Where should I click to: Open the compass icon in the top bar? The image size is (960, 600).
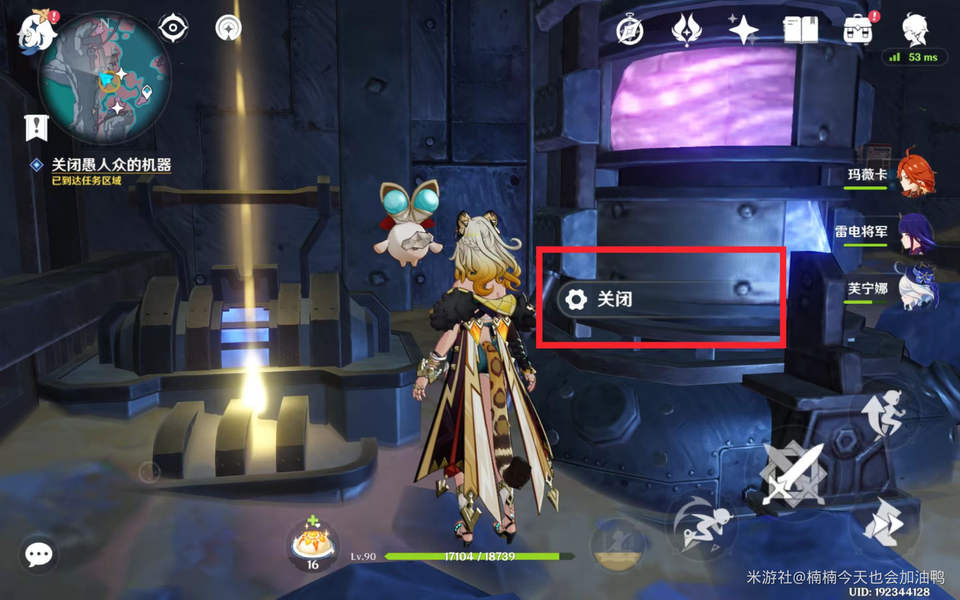click(x=631, y=29)
